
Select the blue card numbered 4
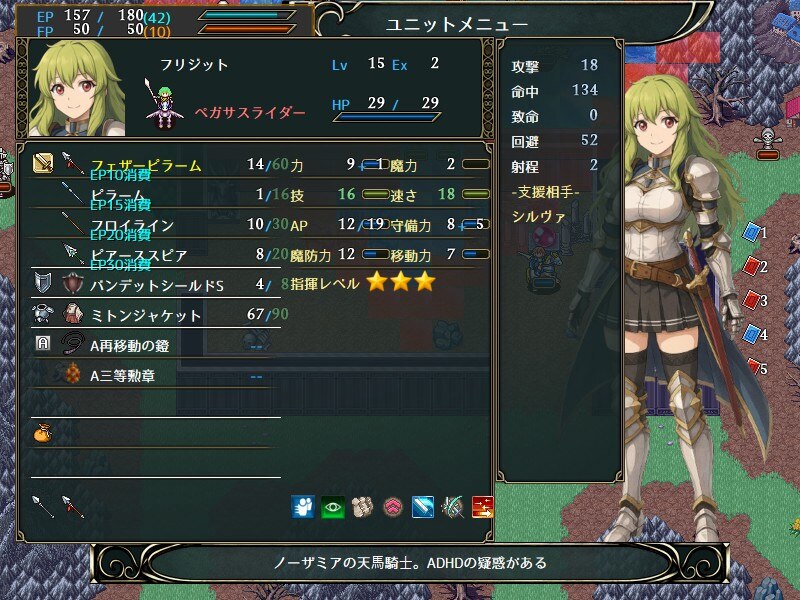coord(752,335)
